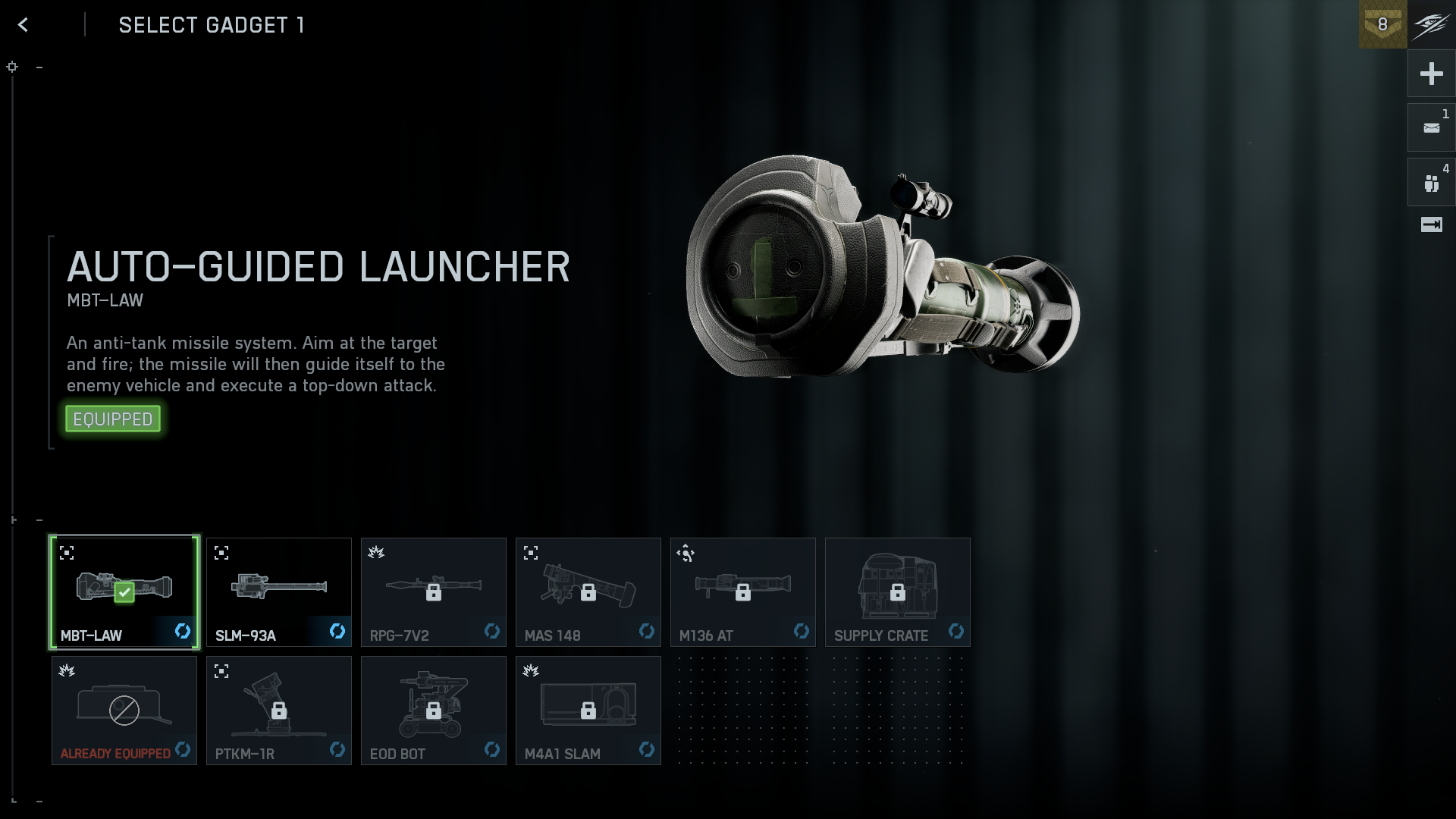Open the squad icon showing four
Image resolution: width=1456 pixels, height=819 pixels.
click(1431, 183)
